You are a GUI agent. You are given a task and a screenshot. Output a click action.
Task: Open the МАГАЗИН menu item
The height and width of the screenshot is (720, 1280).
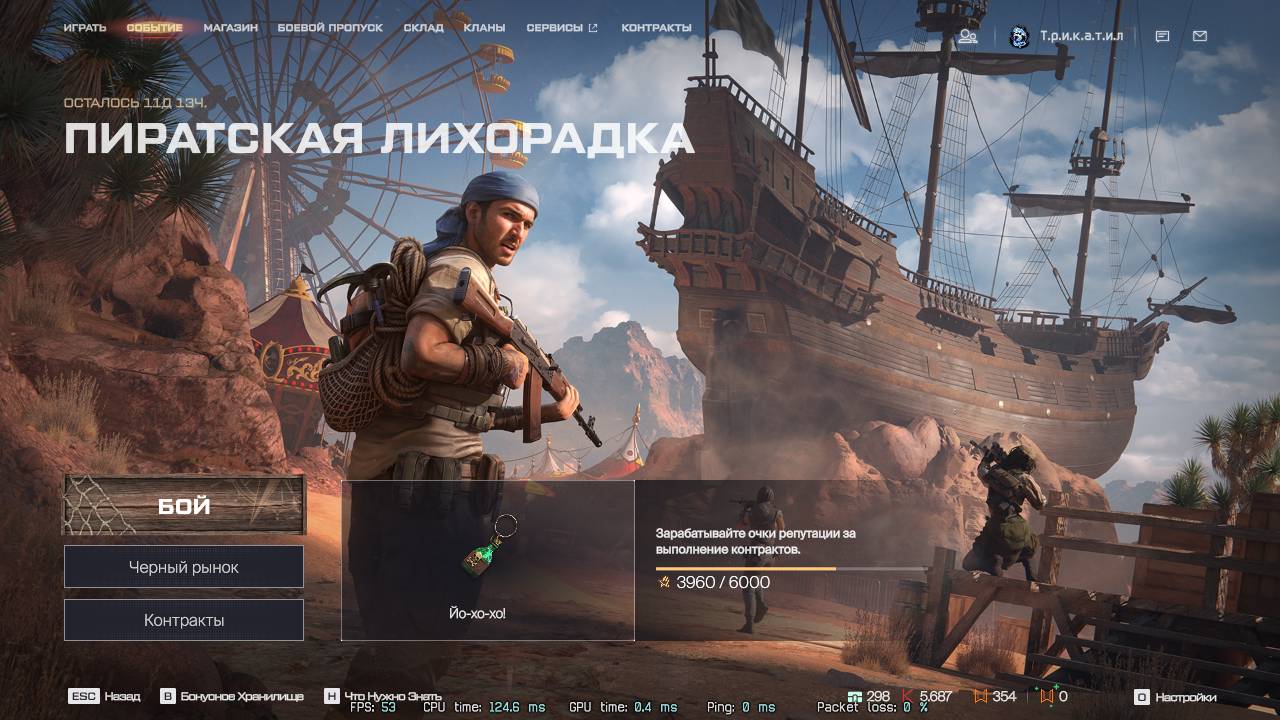[x=230, y=28]
